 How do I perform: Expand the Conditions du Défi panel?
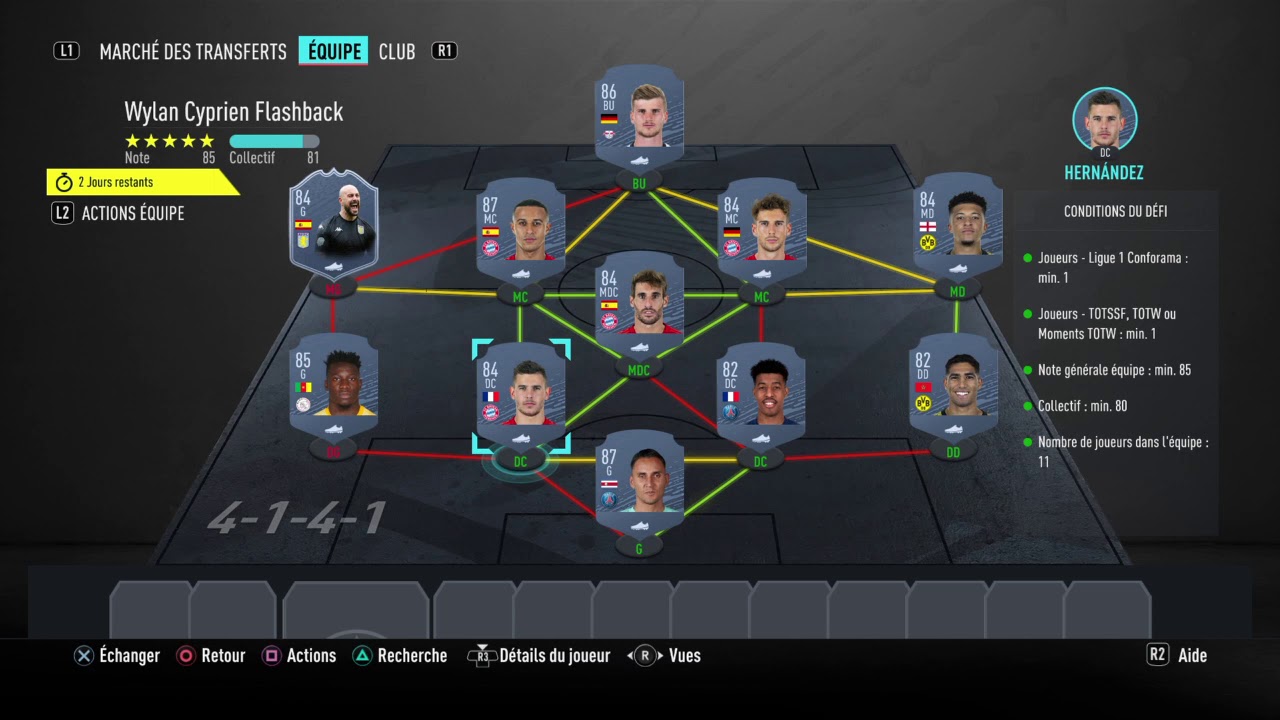pos(1115,211)
